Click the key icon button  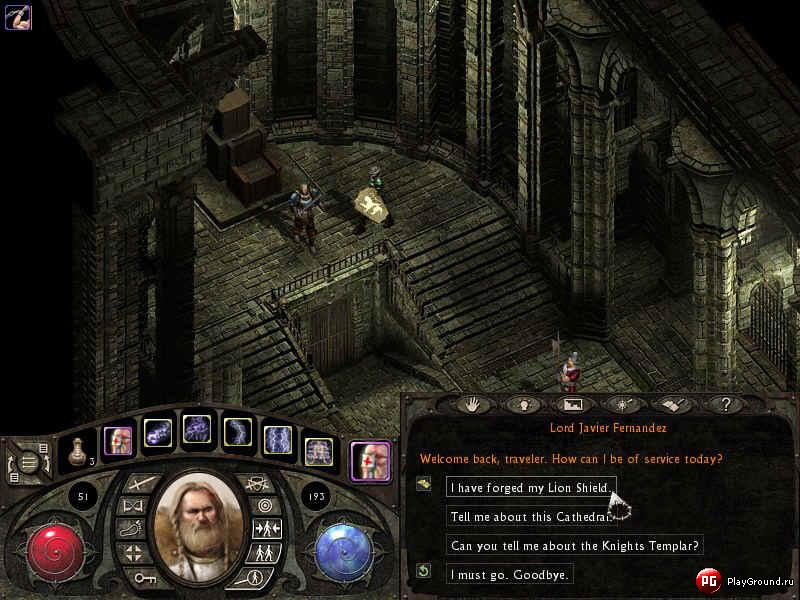(143, 577)
